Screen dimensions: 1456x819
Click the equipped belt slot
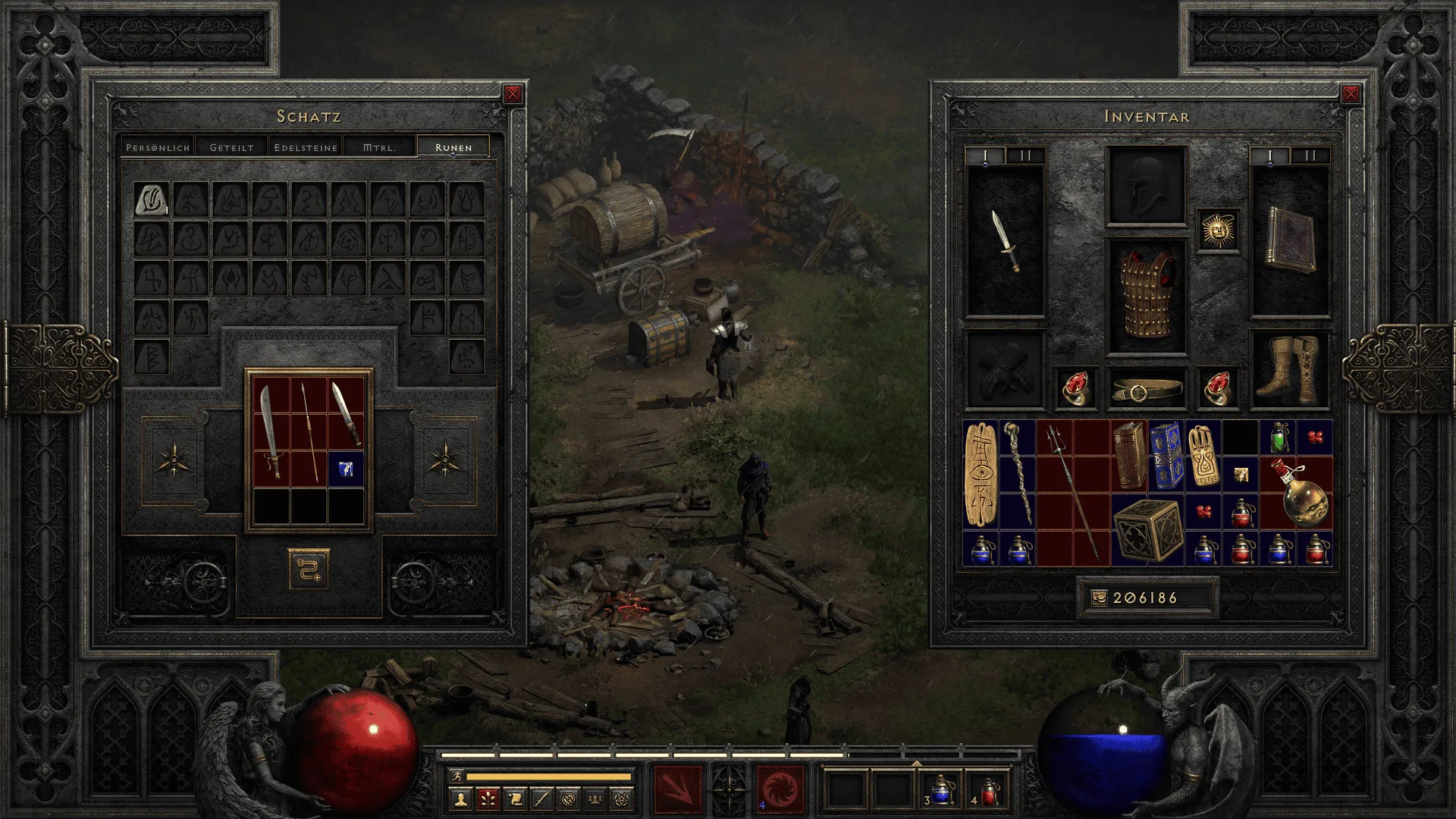point(1147,389)
